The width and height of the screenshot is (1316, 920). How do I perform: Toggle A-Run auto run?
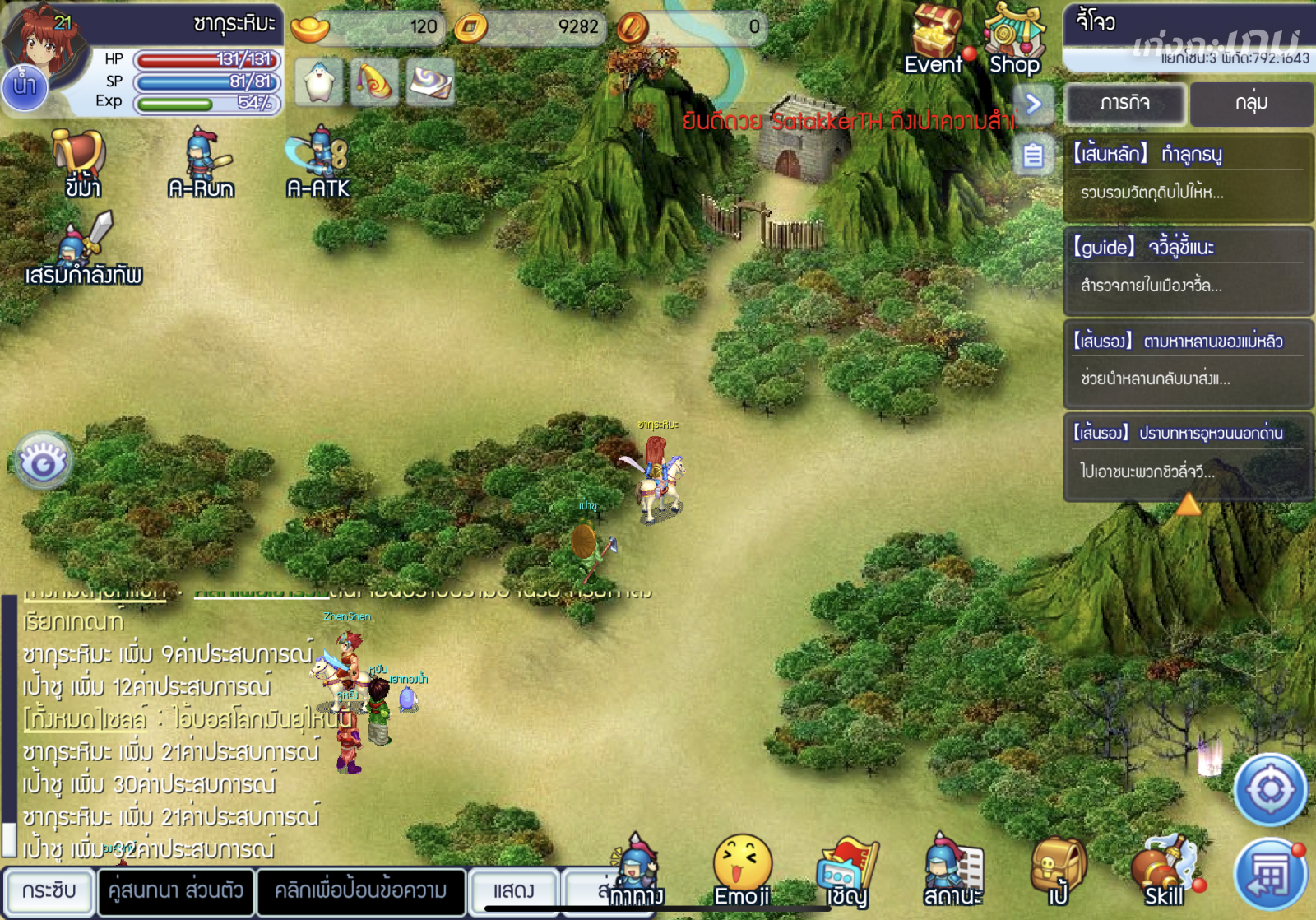click(202, 165)
